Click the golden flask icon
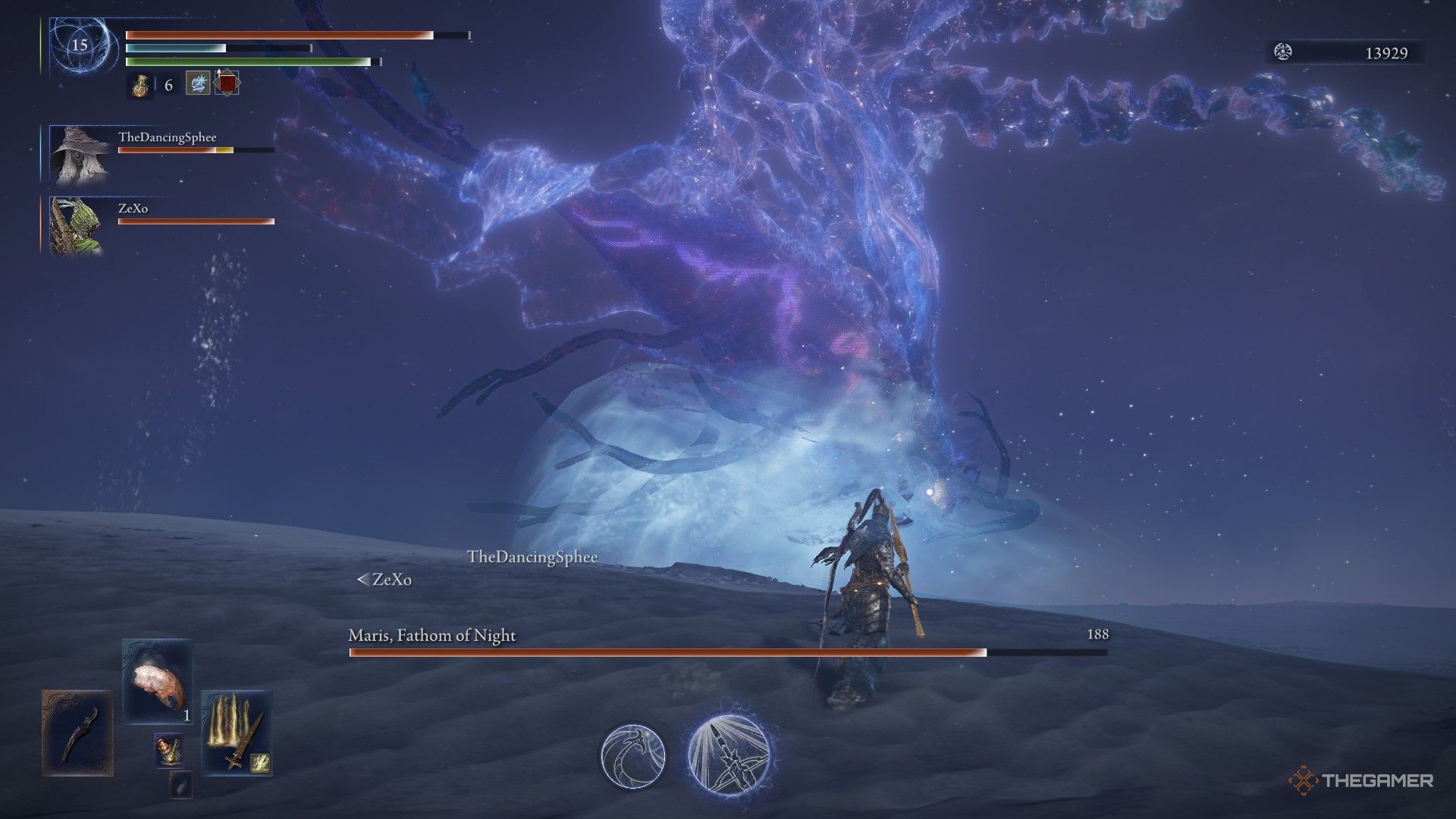Viewport: 1456px width, 819px height. point(140,85)
